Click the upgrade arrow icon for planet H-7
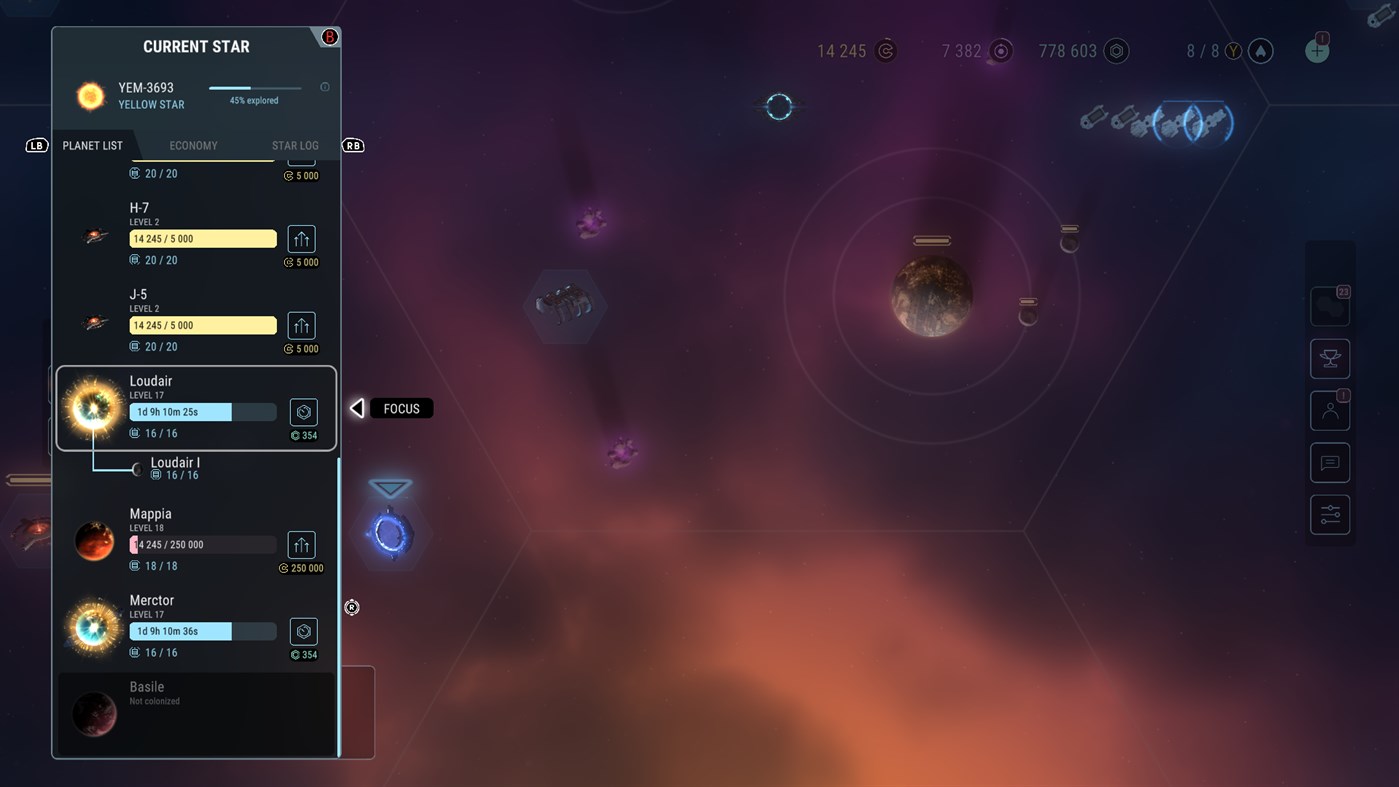This screenshot has width=1399, height=787. 301,238
